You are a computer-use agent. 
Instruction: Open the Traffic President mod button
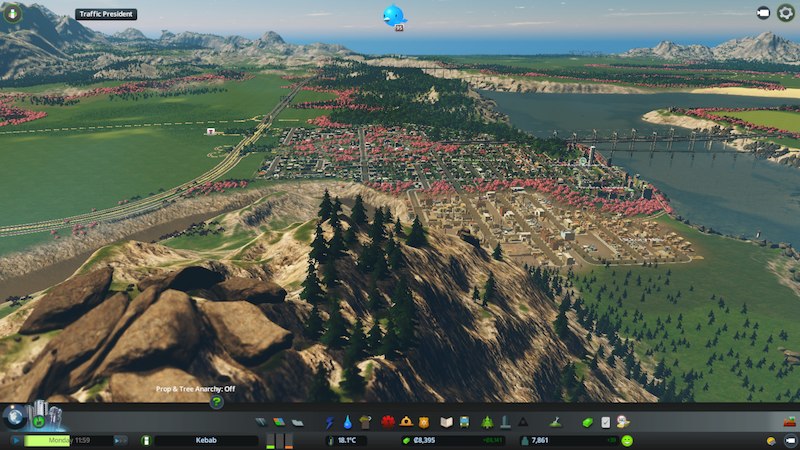point(106,15)
